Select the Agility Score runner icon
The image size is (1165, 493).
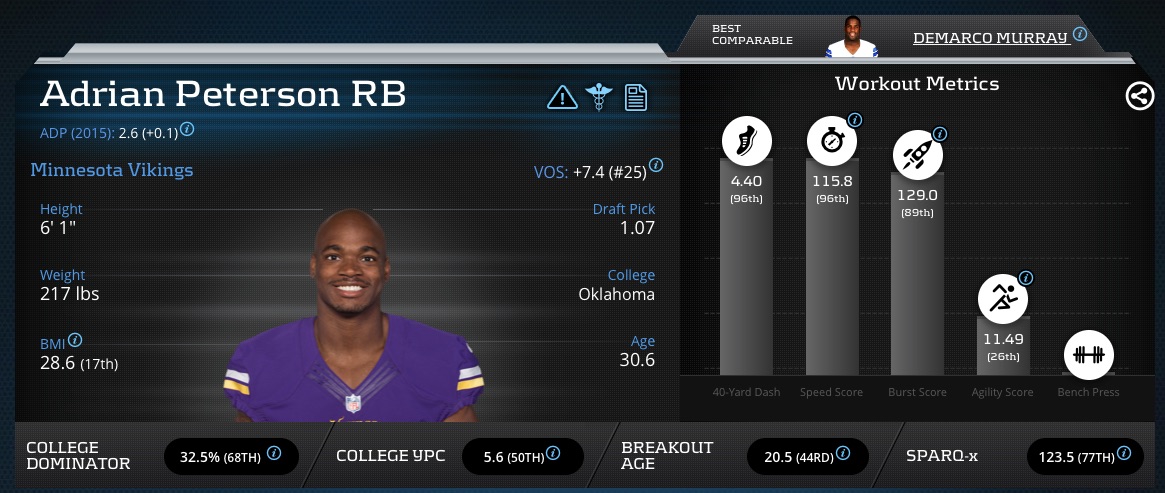[x=1003, y=296]
